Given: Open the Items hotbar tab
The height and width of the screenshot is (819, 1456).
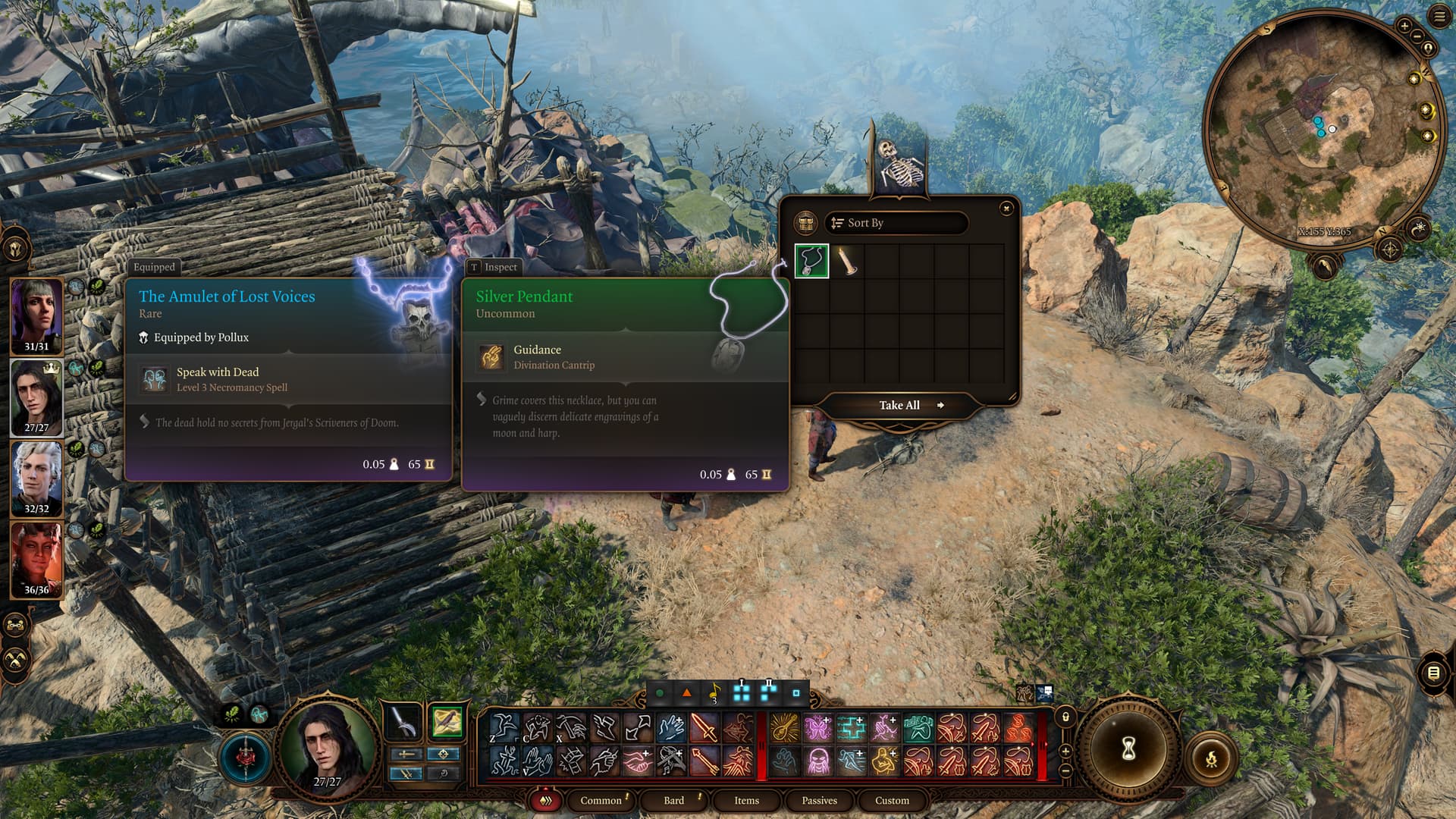Looking at the screenshot, I should tap(746, 800).
